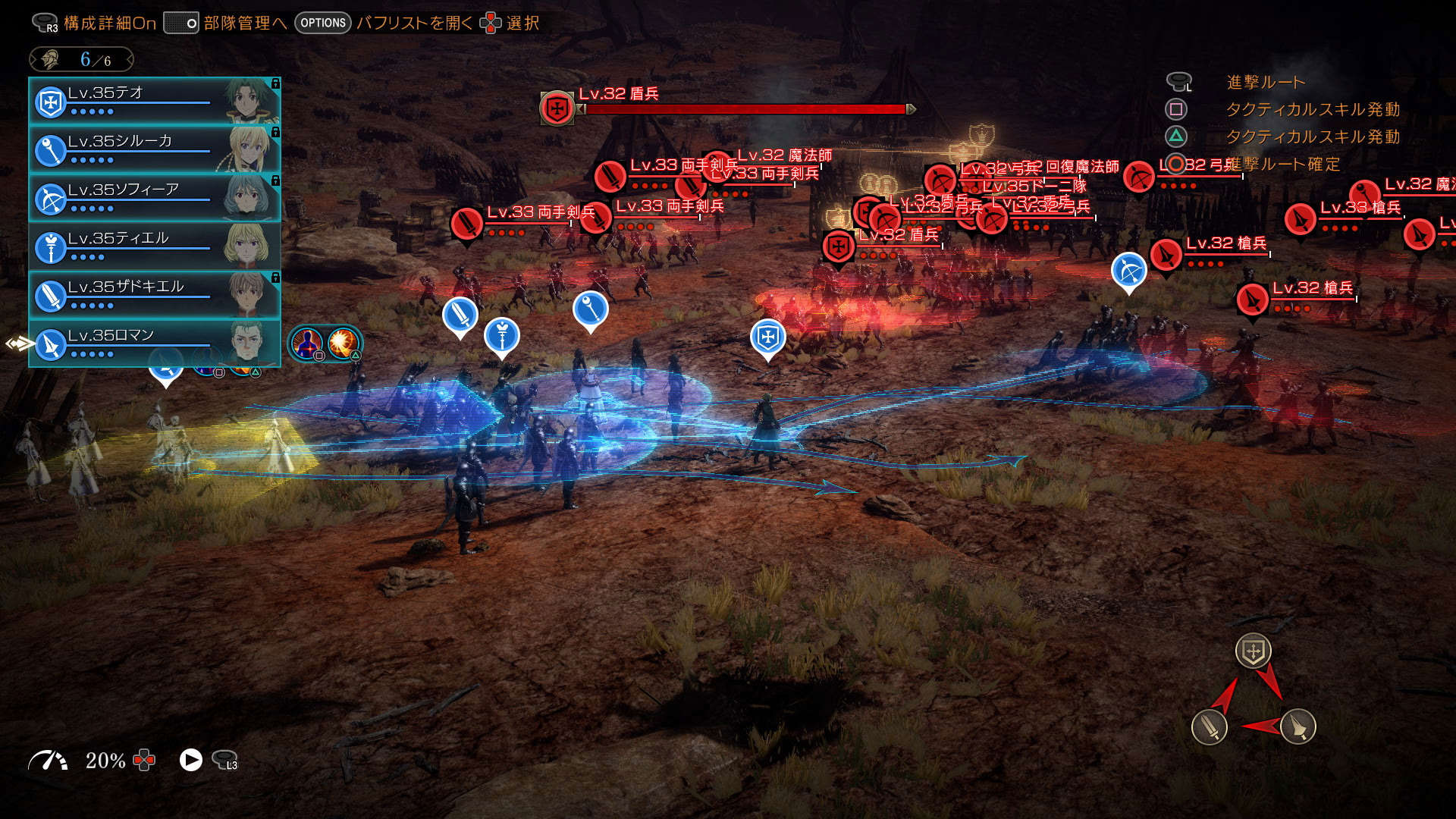The height and width of the screenshot is (819, 1456).
Task: Choose the Lv.35 シルーカ mage unit row
Action: (154, 149)
